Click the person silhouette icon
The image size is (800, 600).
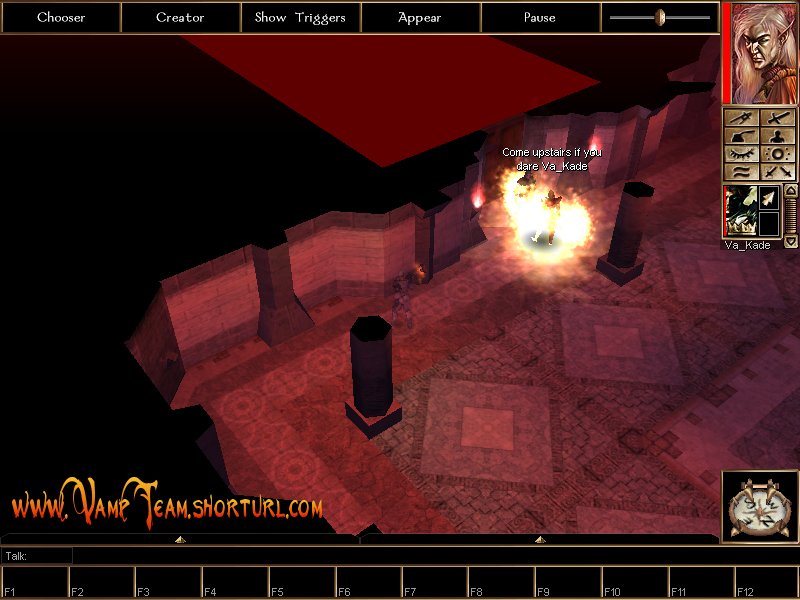click(x=776, y=135)
